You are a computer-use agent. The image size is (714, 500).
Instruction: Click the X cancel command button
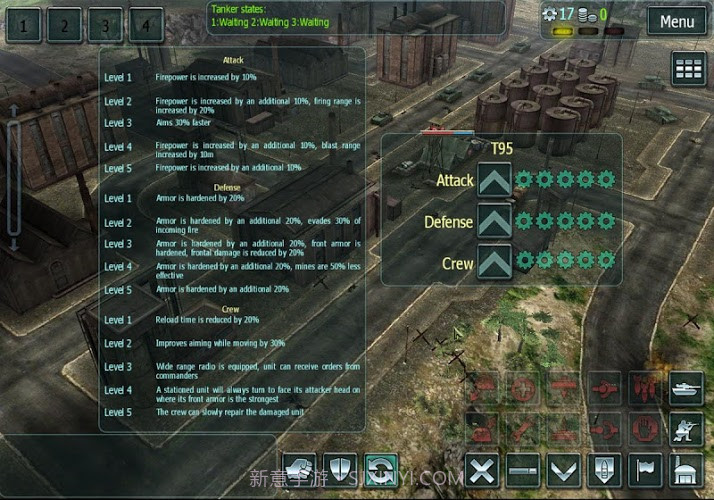tap(484, 469)
